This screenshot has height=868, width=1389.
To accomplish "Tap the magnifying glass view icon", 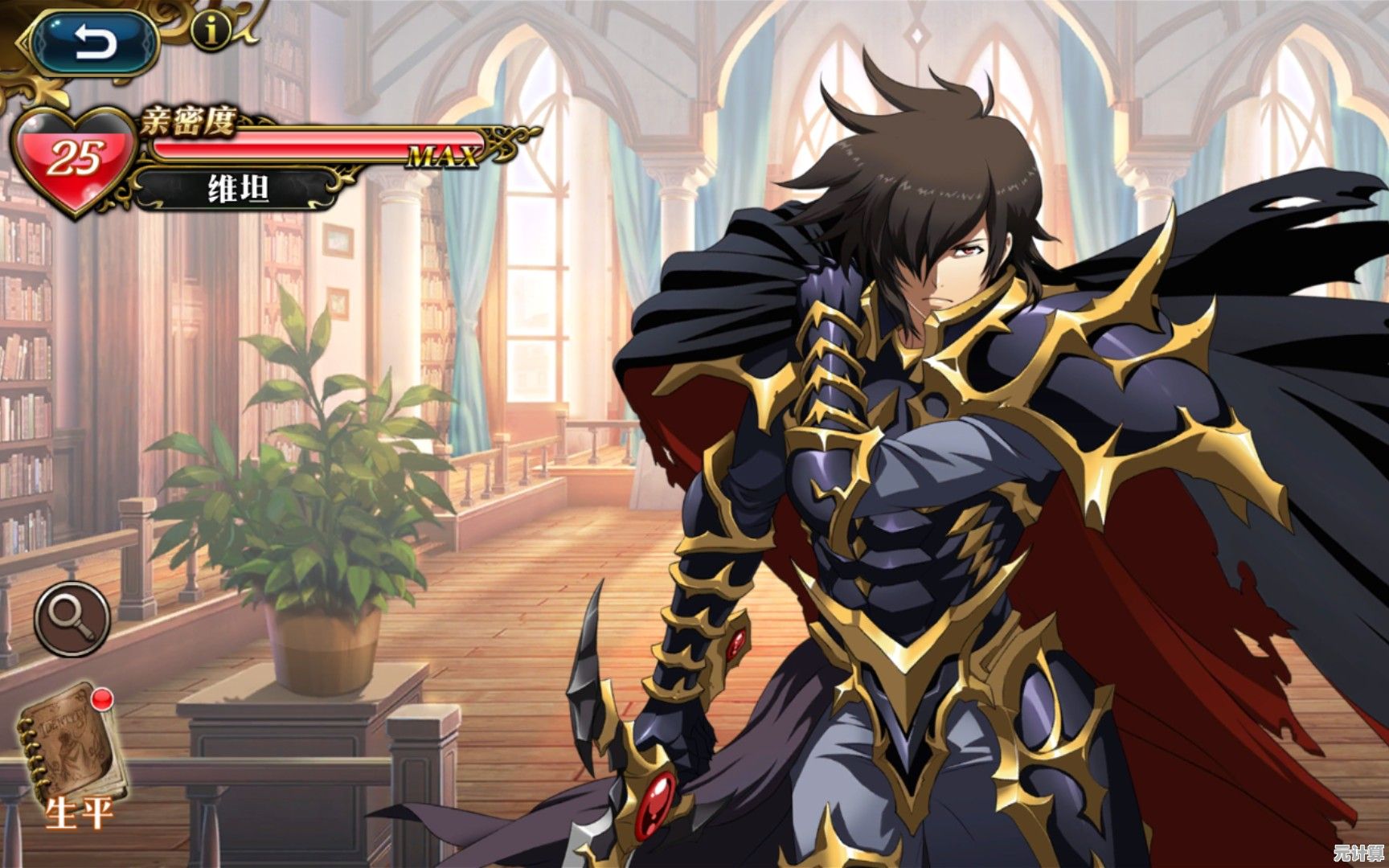I will click(72, 618).
